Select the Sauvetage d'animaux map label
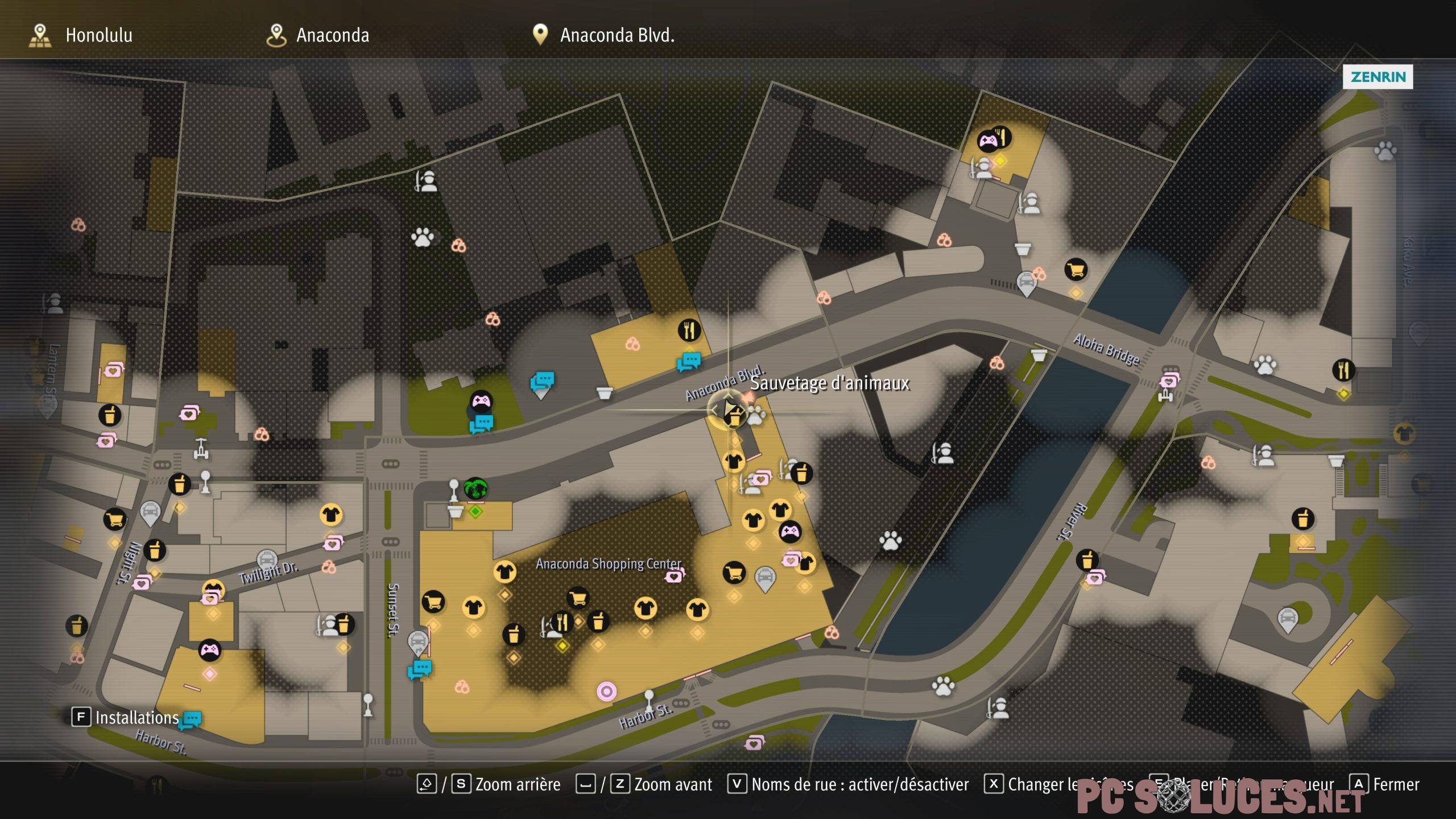This screenshot has height=819, width=1456. 829,383
